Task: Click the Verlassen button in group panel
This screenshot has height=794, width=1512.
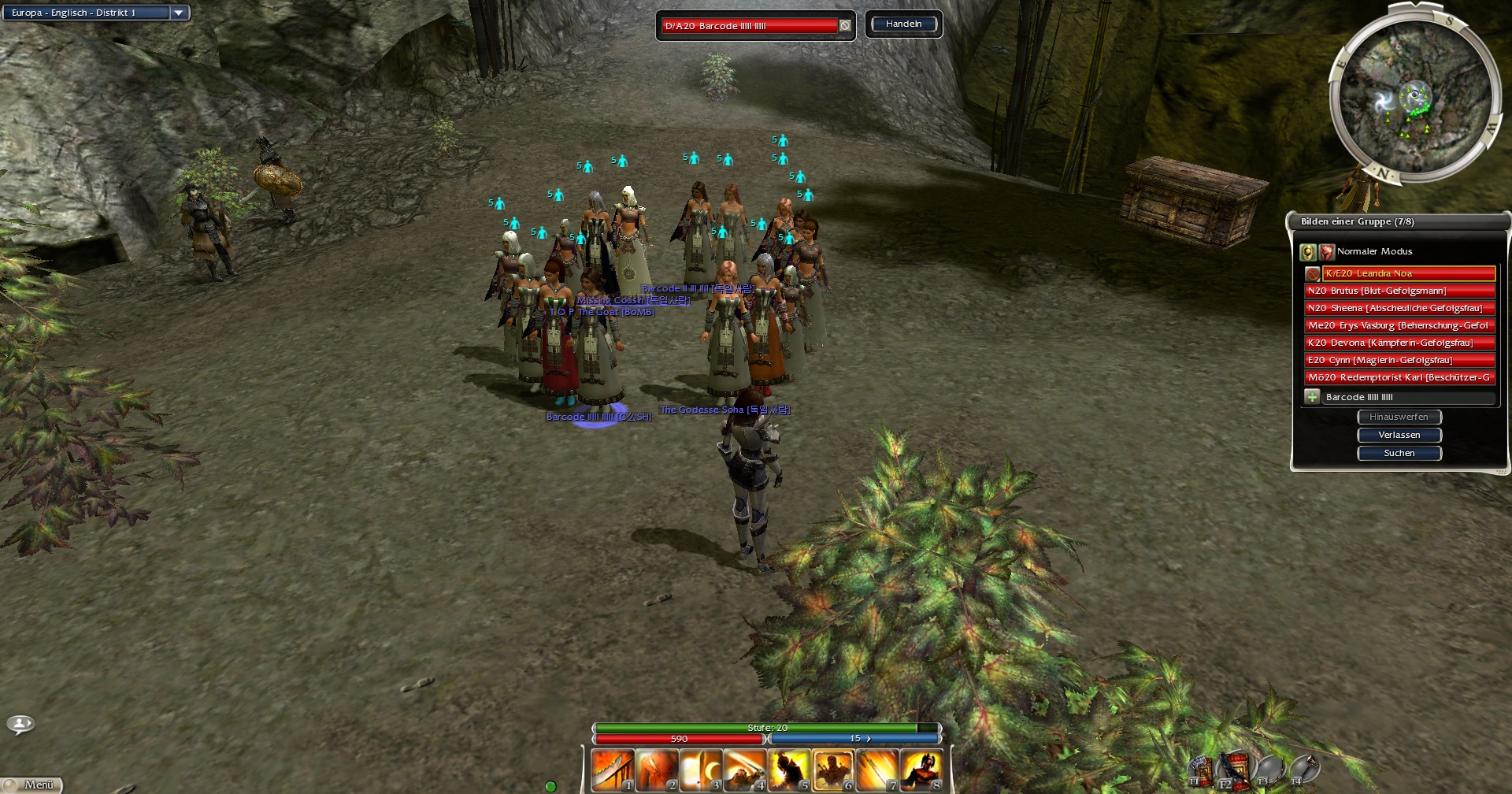Action: tap(1399, 435)
